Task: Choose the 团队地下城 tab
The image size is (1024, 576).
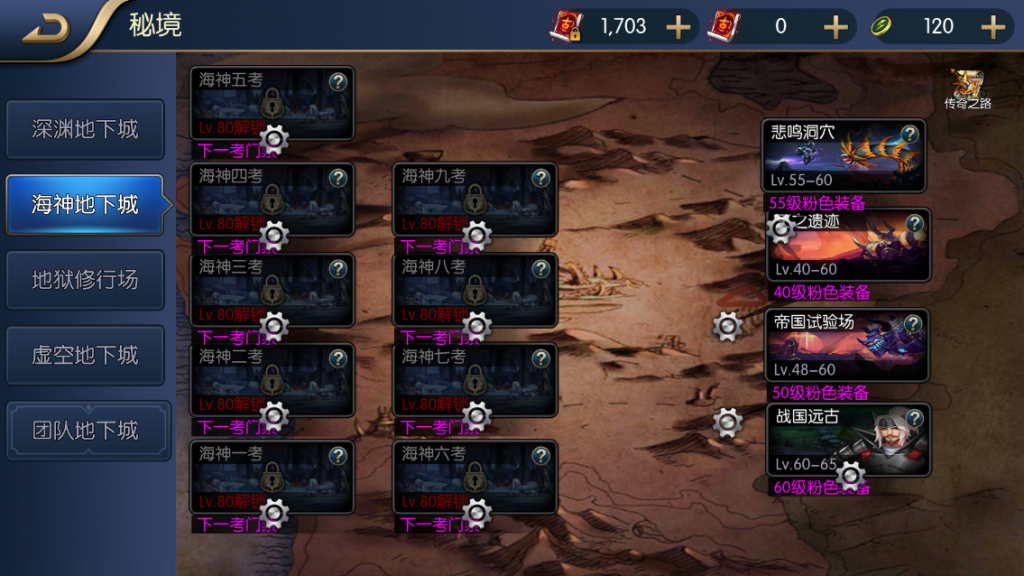Action: (x=85, y=431)
